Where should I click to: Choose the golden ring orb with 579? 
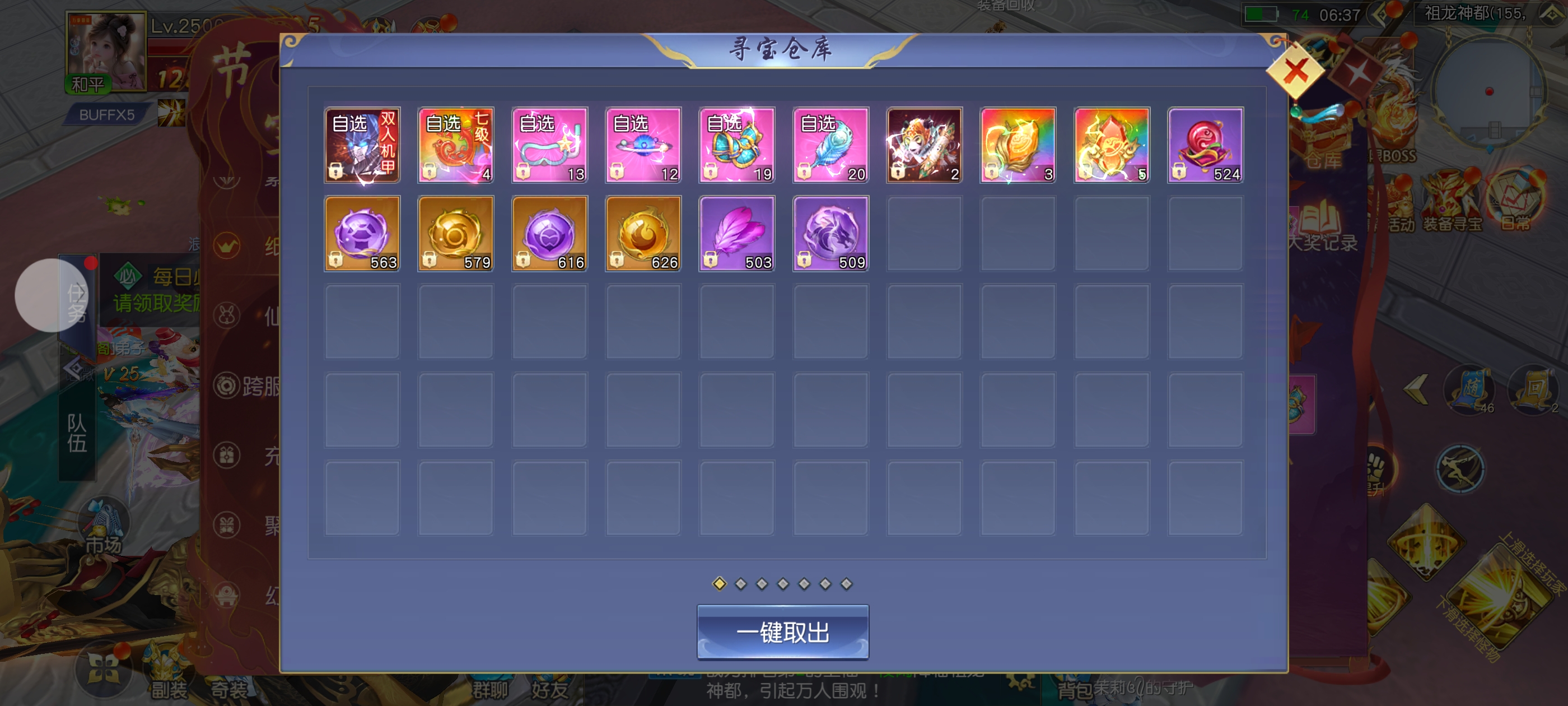click(456, 234)
